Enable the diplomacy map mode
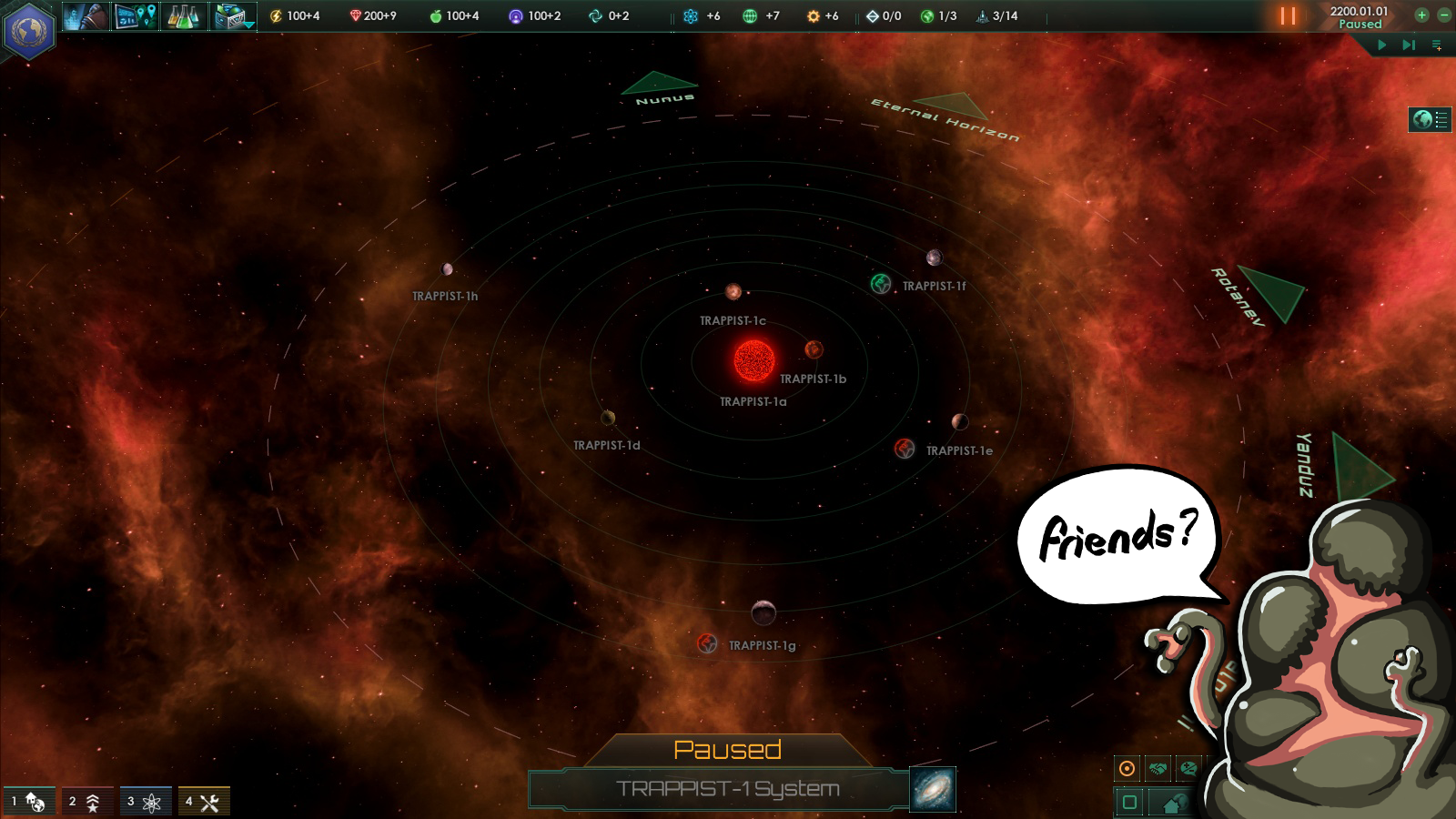Image resolution: width=1456 pixels, height=819 pixels. pyautogui.click(x=1158, y=768)
